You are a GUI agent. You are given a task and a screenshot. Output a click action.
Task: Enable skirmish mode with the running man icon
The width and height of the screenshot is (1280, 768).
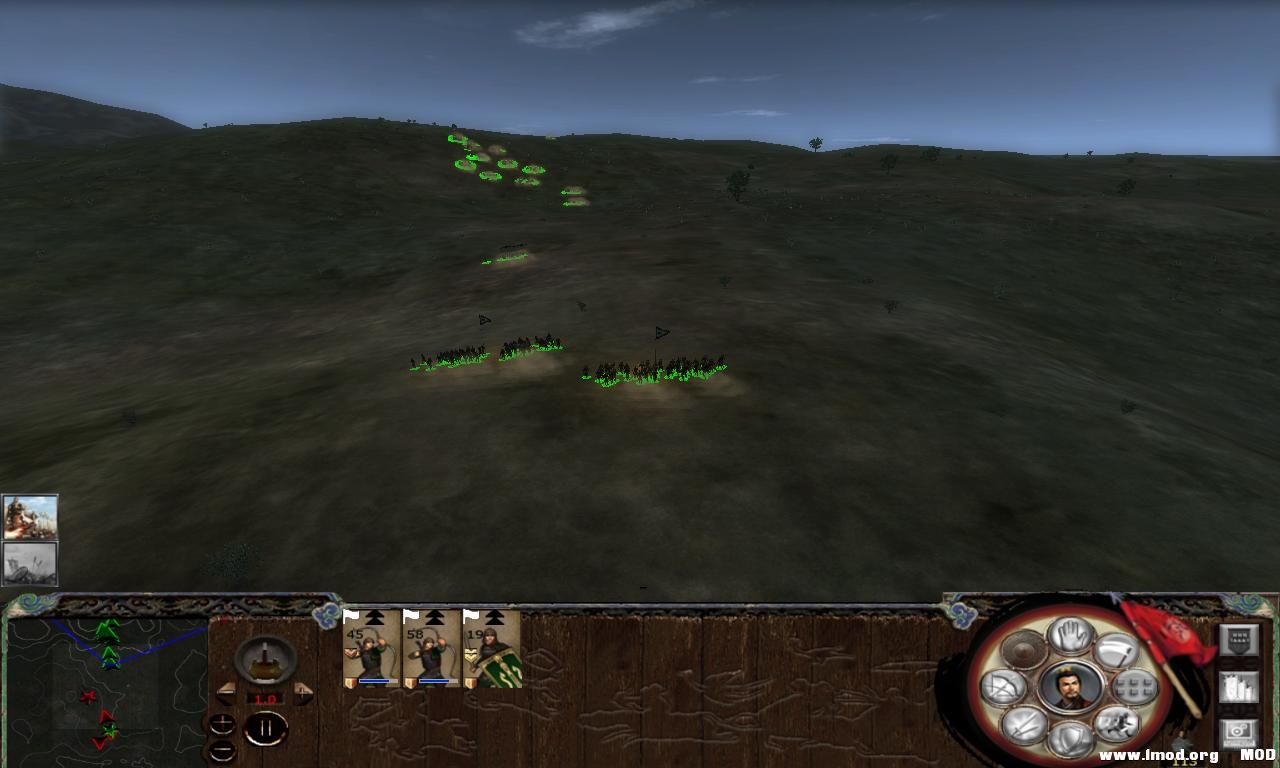pyautogui.click(x=1117, y=722)
